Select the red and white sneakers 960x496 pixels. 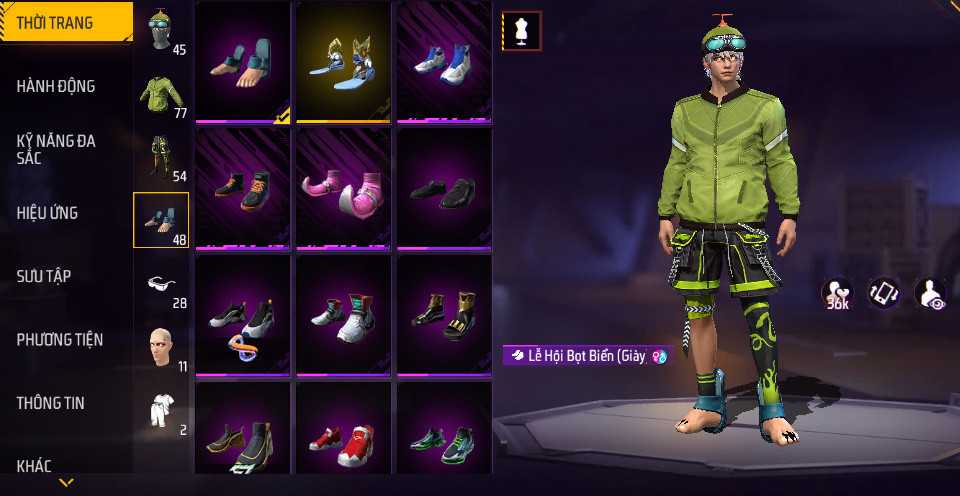point(343,441)
